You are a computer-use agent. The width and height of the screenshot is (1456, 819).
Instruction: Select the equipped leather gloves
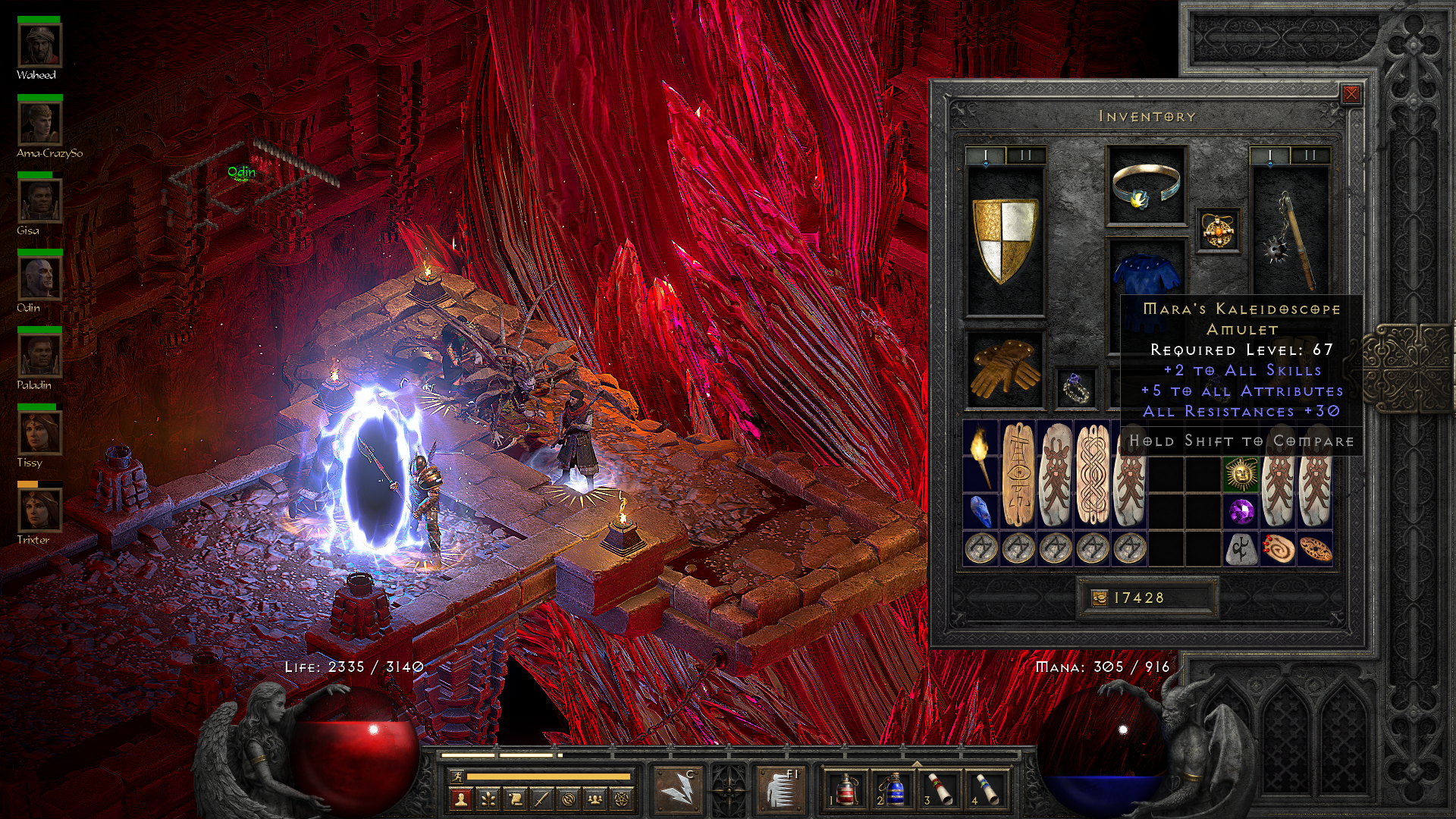[1005, 369]
